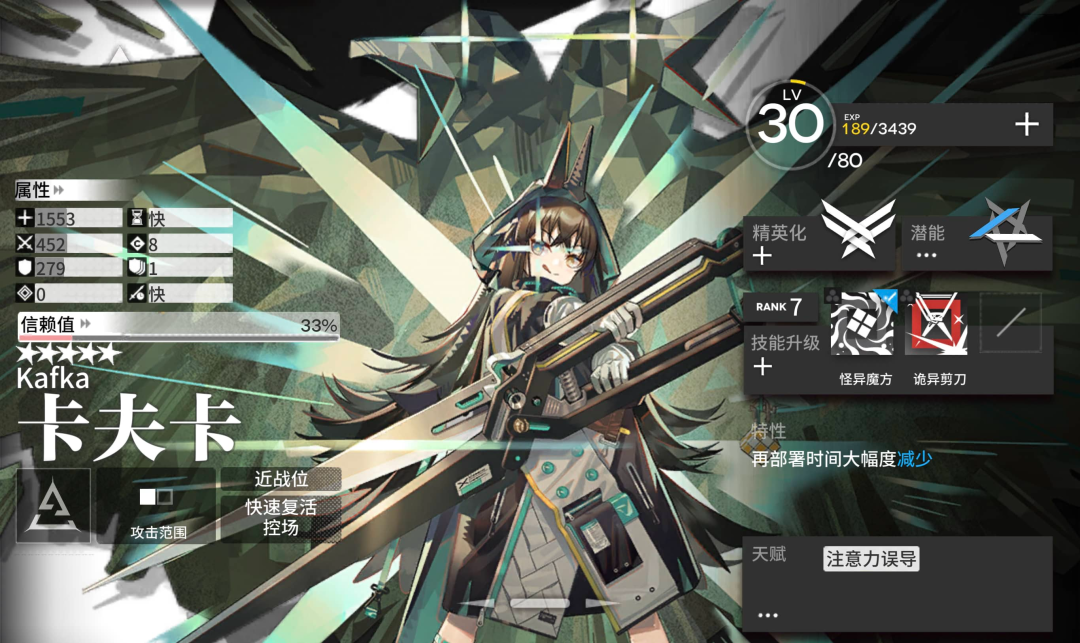Viewport: 1080px width, 643px height.
Task: Select the 近战位 melee position tag
Action: [x=280, y=480]
